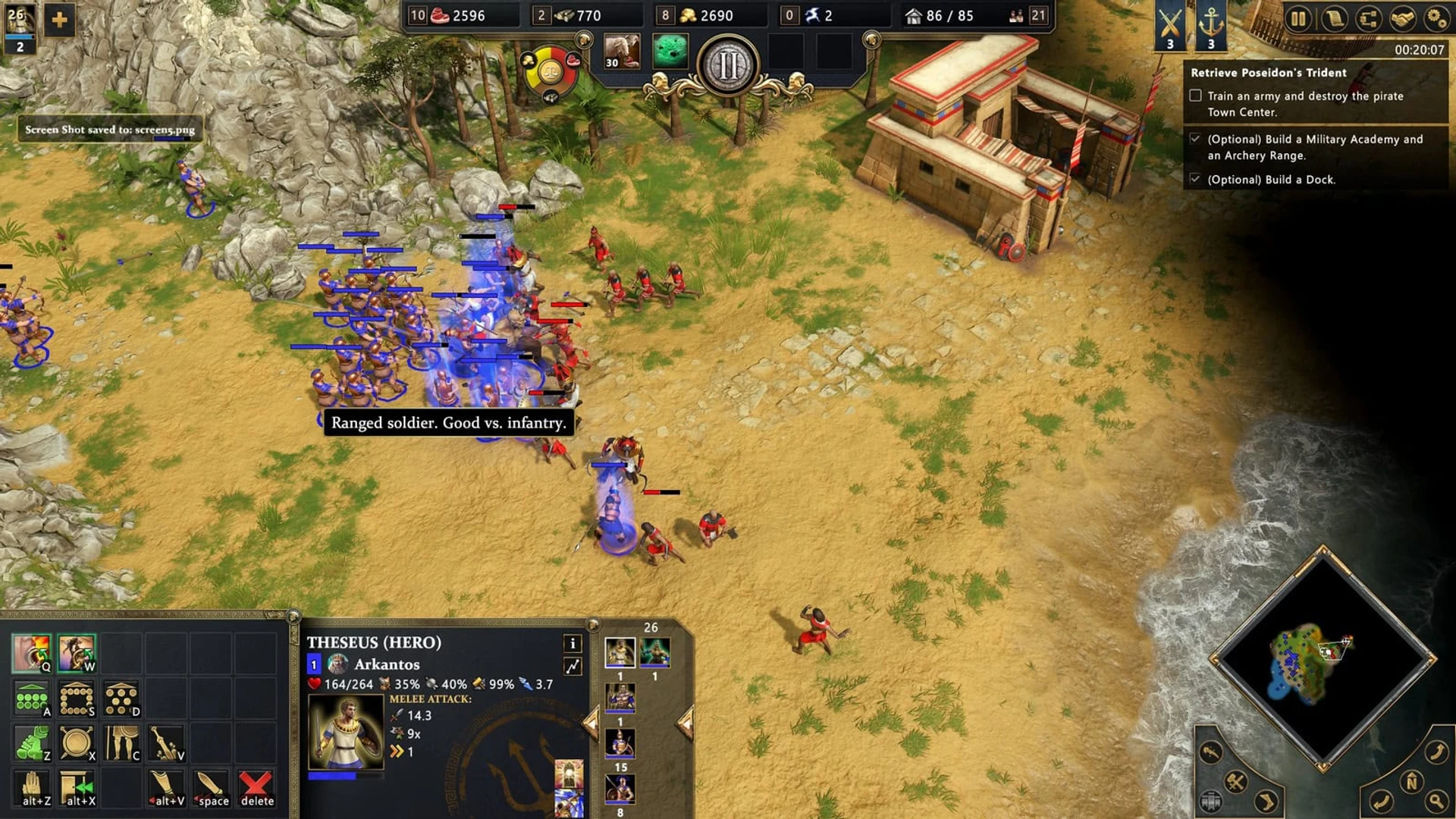Open the Diplomacy handshake panel
Screen dimensions: 1456x819
coord(1403,17)
